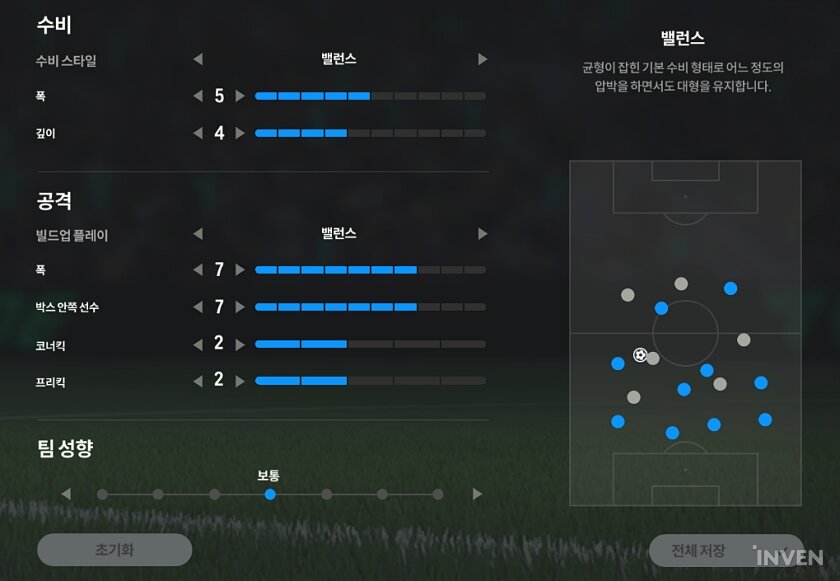Decrease 코너킥 players value
Screen dimensions: 840x581
pos(198,344)
